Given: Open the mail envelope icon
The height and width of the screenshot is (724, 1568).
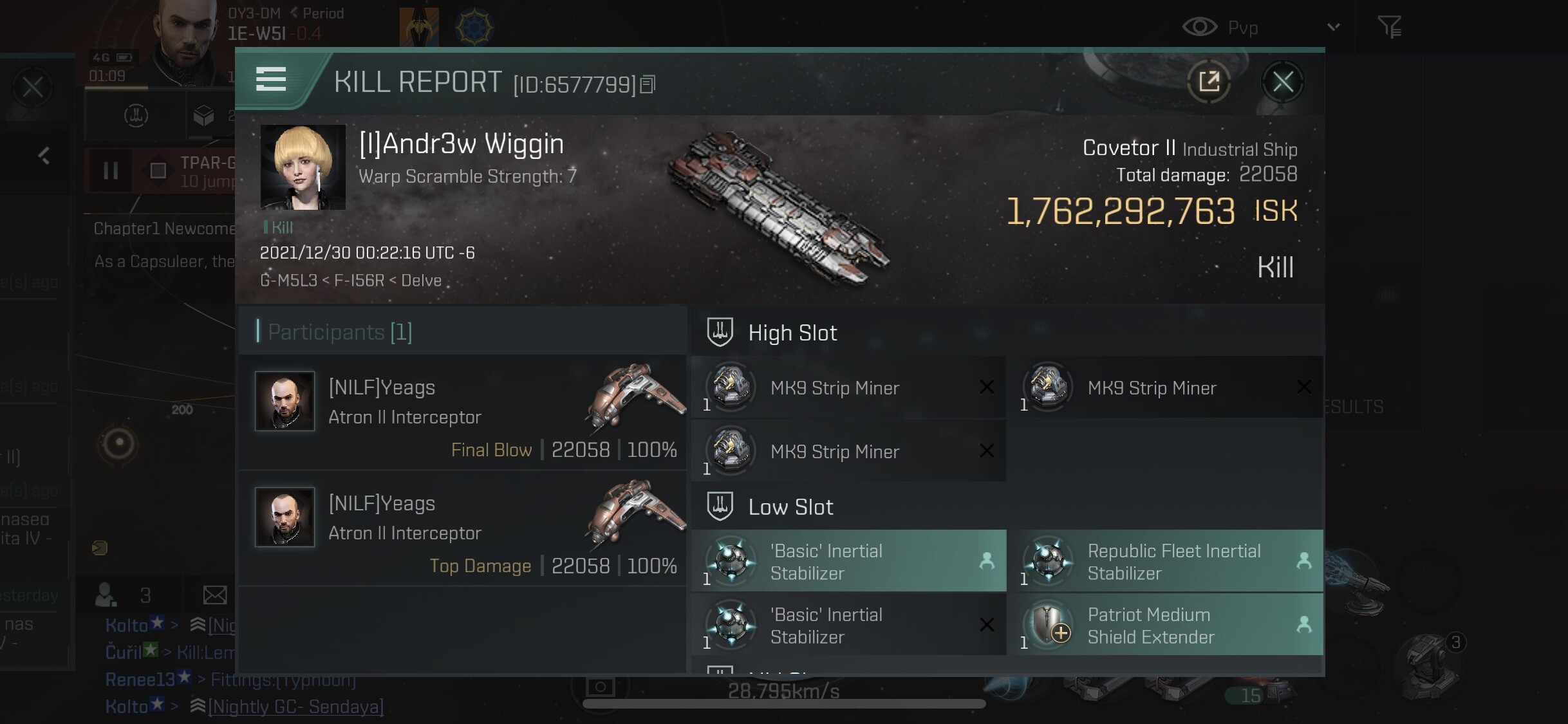Looking at the screenshot, I should (214, 595).
